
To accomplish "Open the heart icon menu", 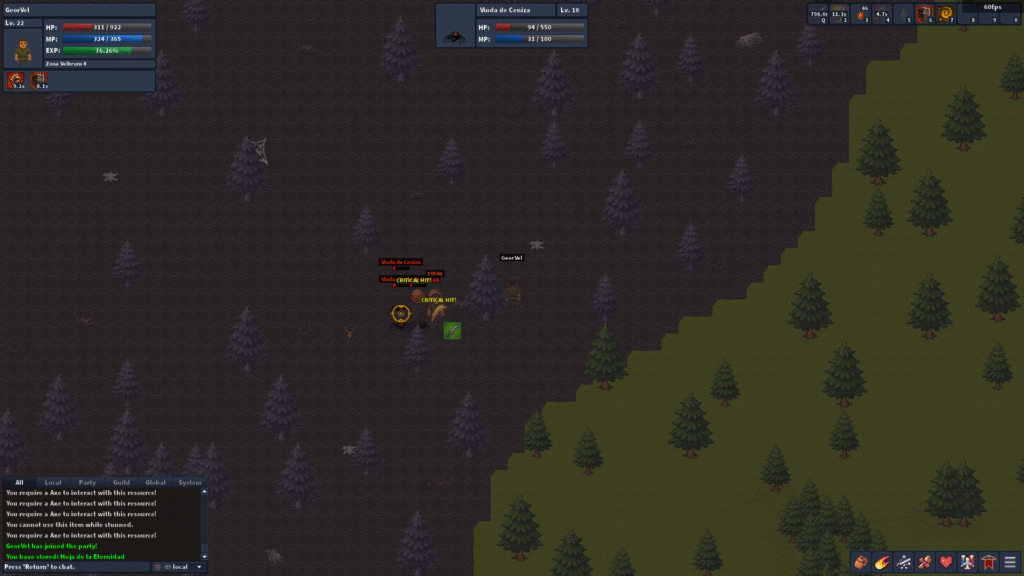I will [946, 562].
